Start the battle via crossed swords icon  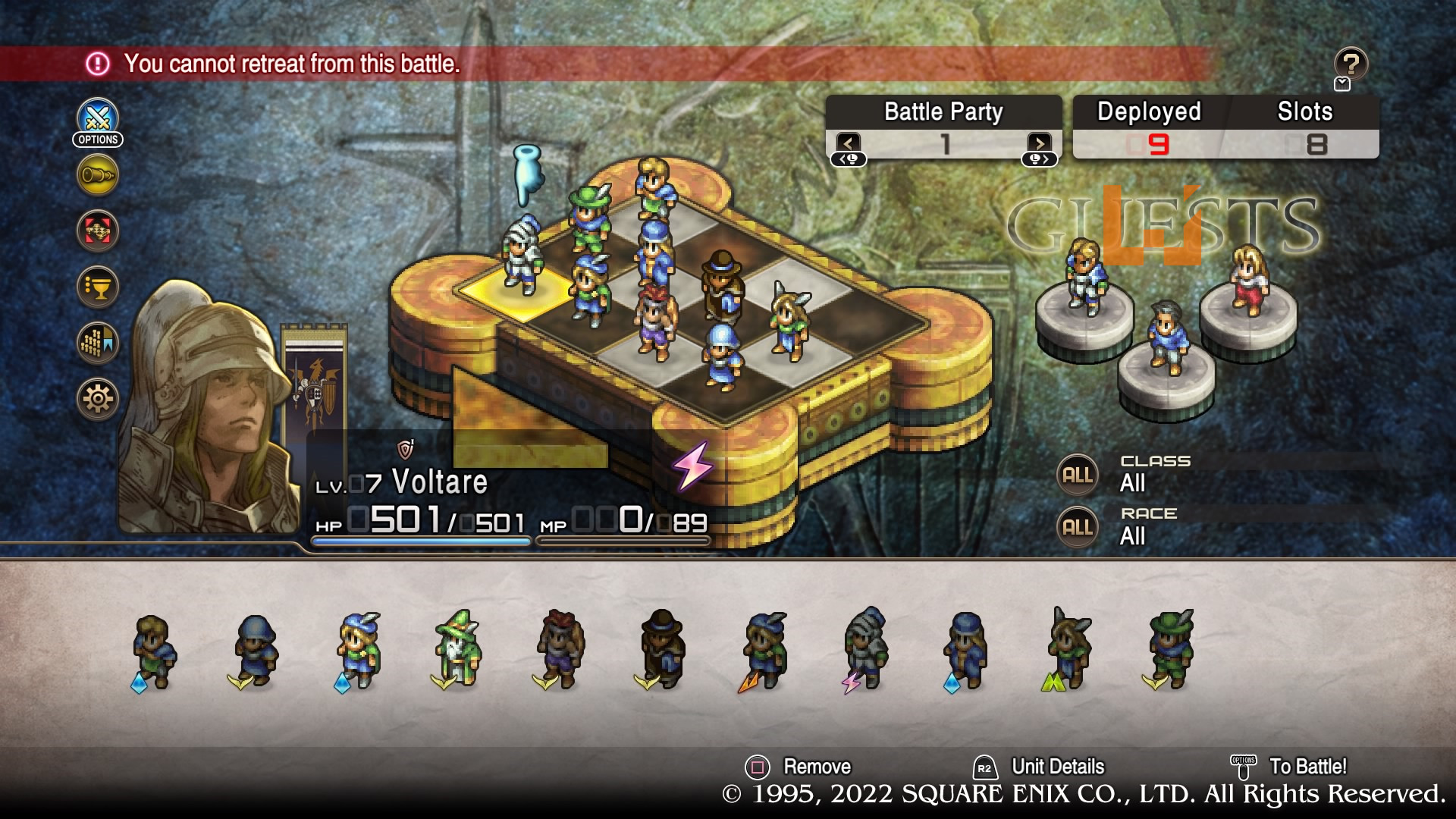[x=98, y=119]
